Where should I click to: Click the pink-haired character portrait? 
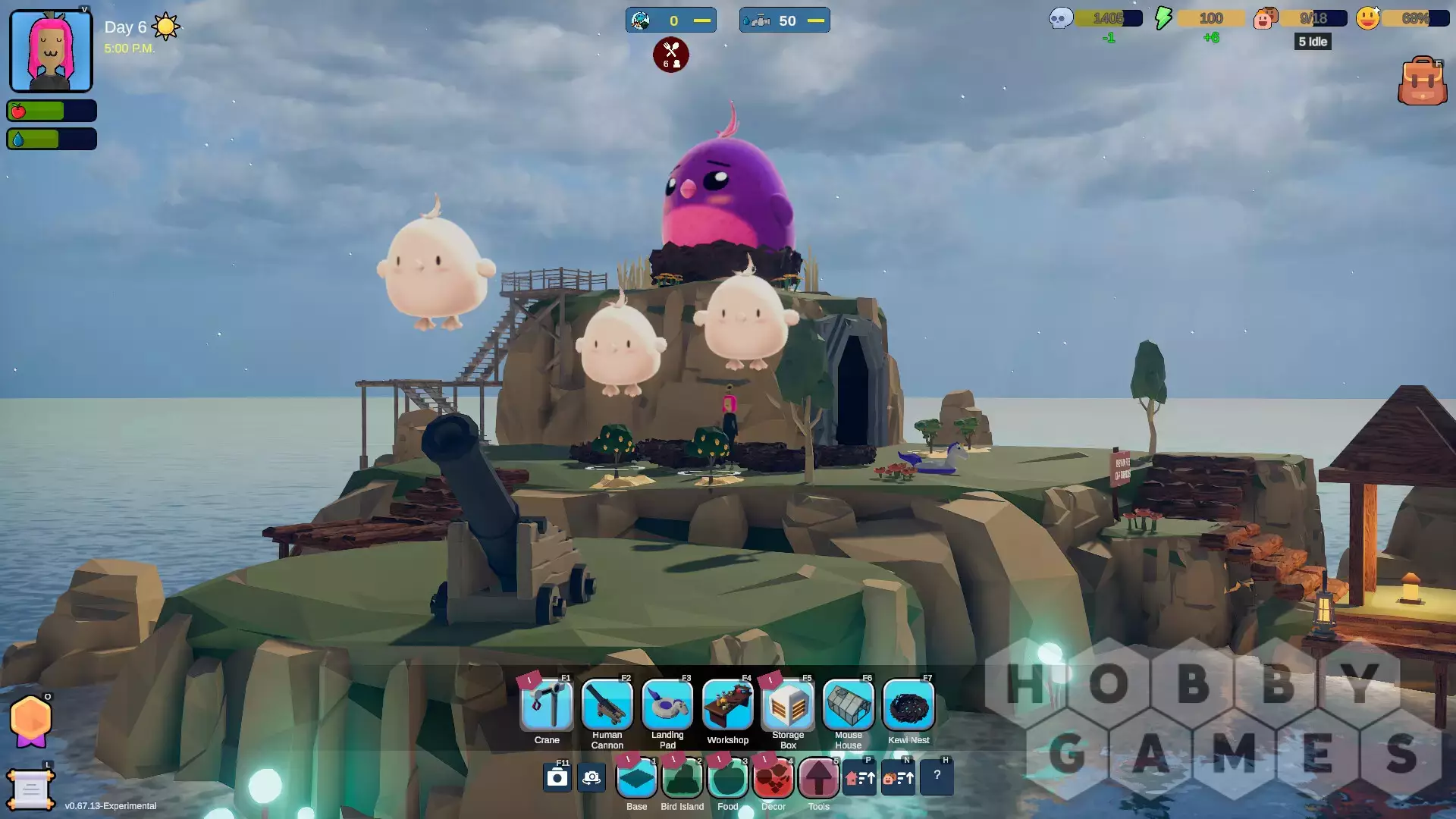51,51
